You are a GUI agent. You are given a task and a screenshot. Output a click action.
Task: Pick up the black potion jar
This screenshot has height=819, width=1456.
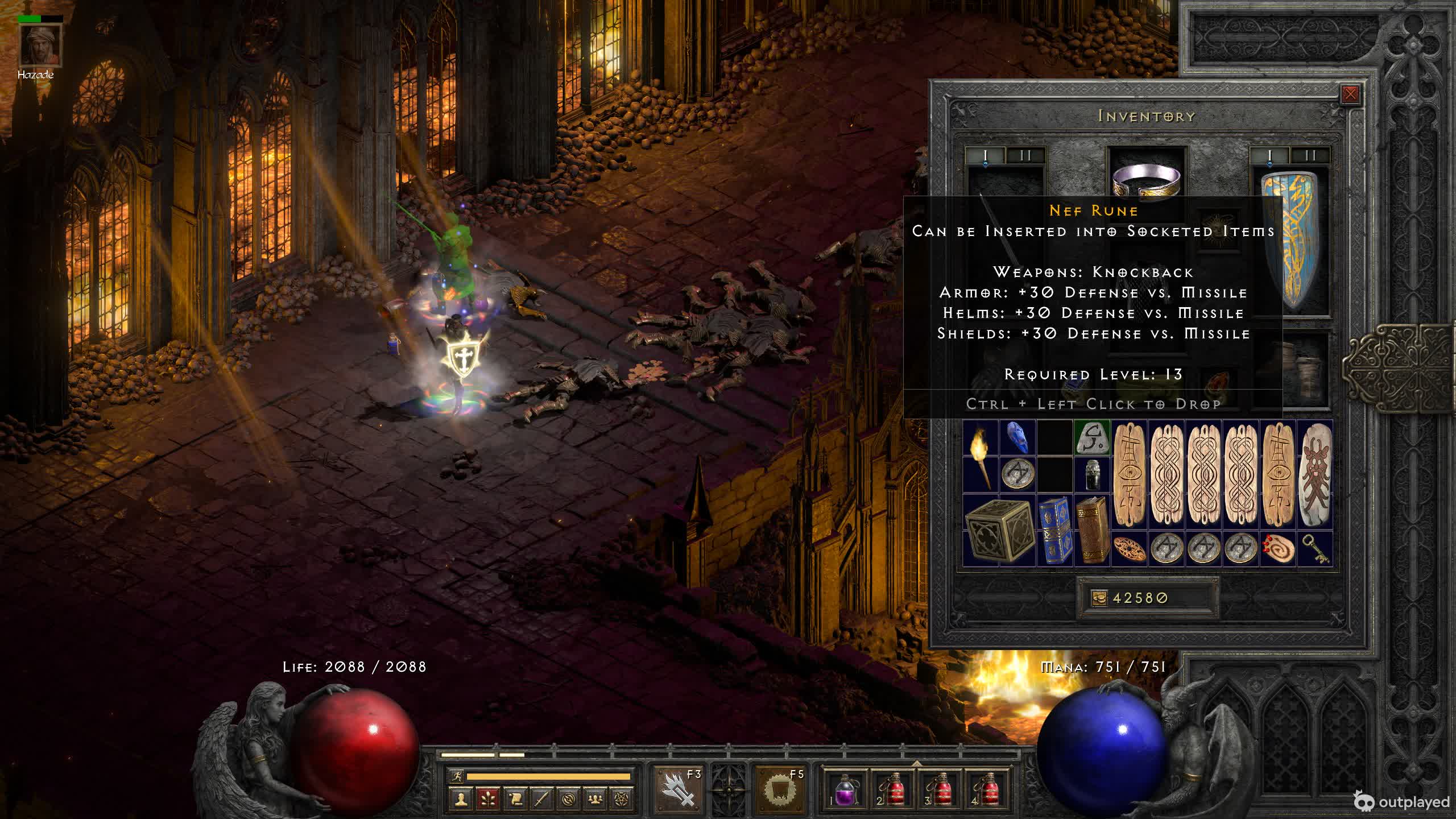(1092, 474)
